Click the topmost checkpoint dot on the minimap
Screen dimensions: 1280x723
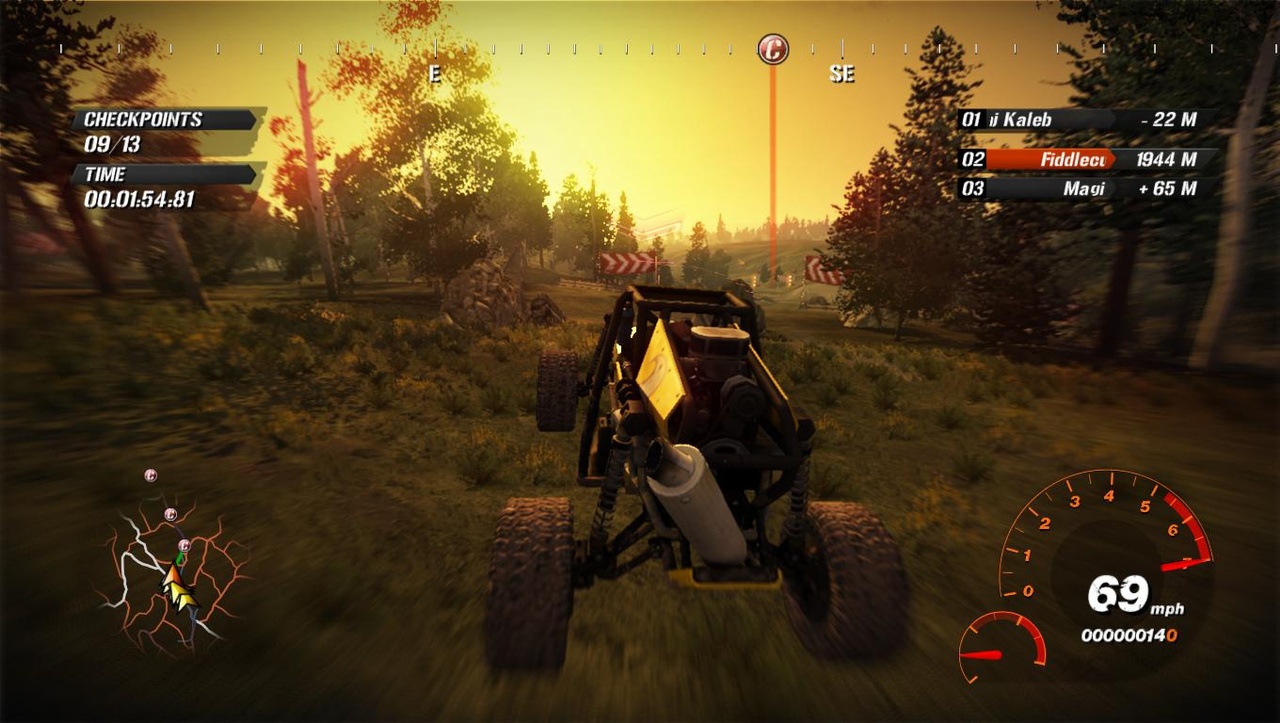point(150,475)
